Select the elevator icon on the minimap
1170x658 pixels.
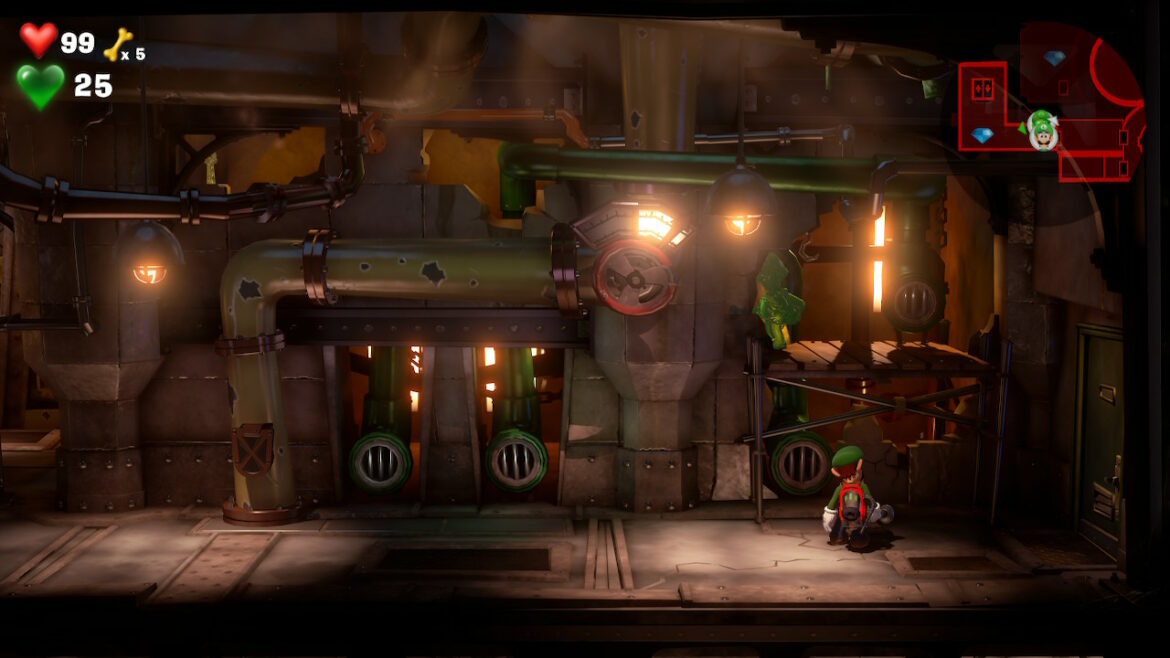click(x=982, y=90)
